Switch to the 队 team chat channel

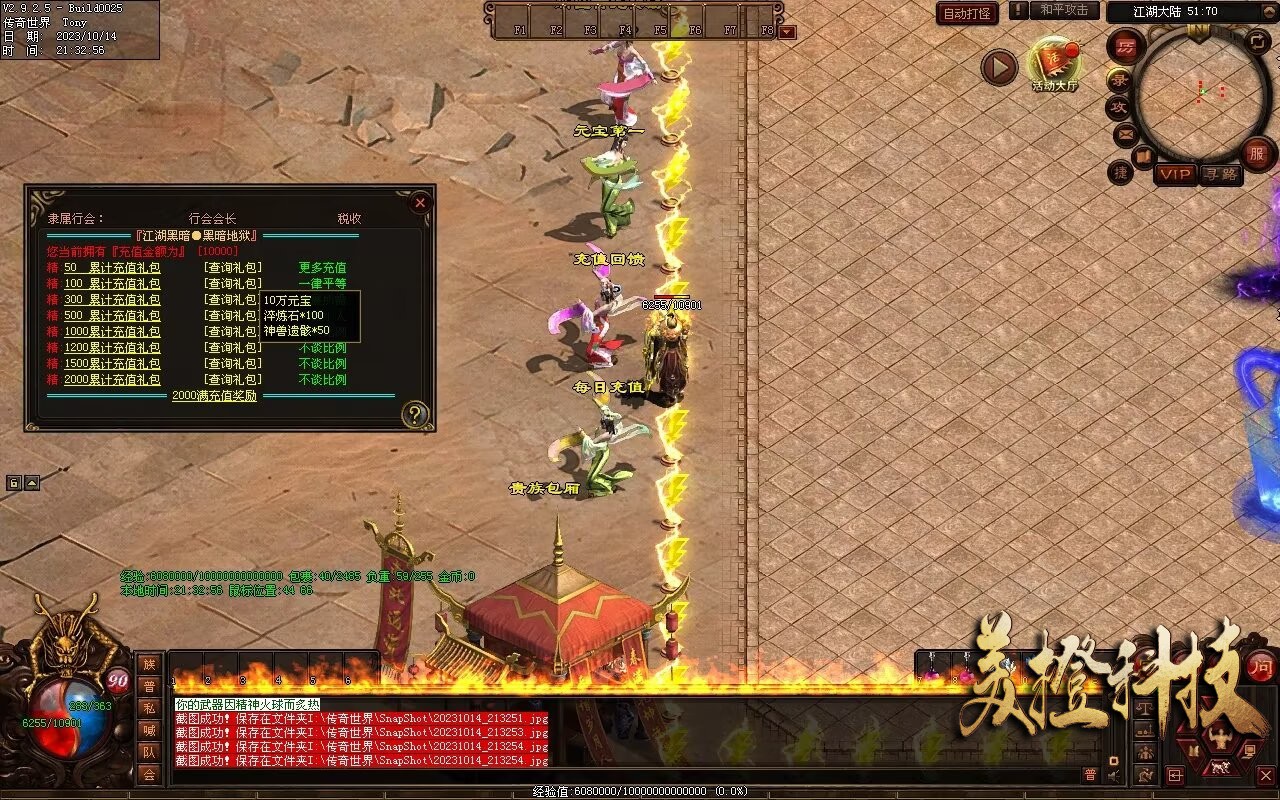(149, 752)
